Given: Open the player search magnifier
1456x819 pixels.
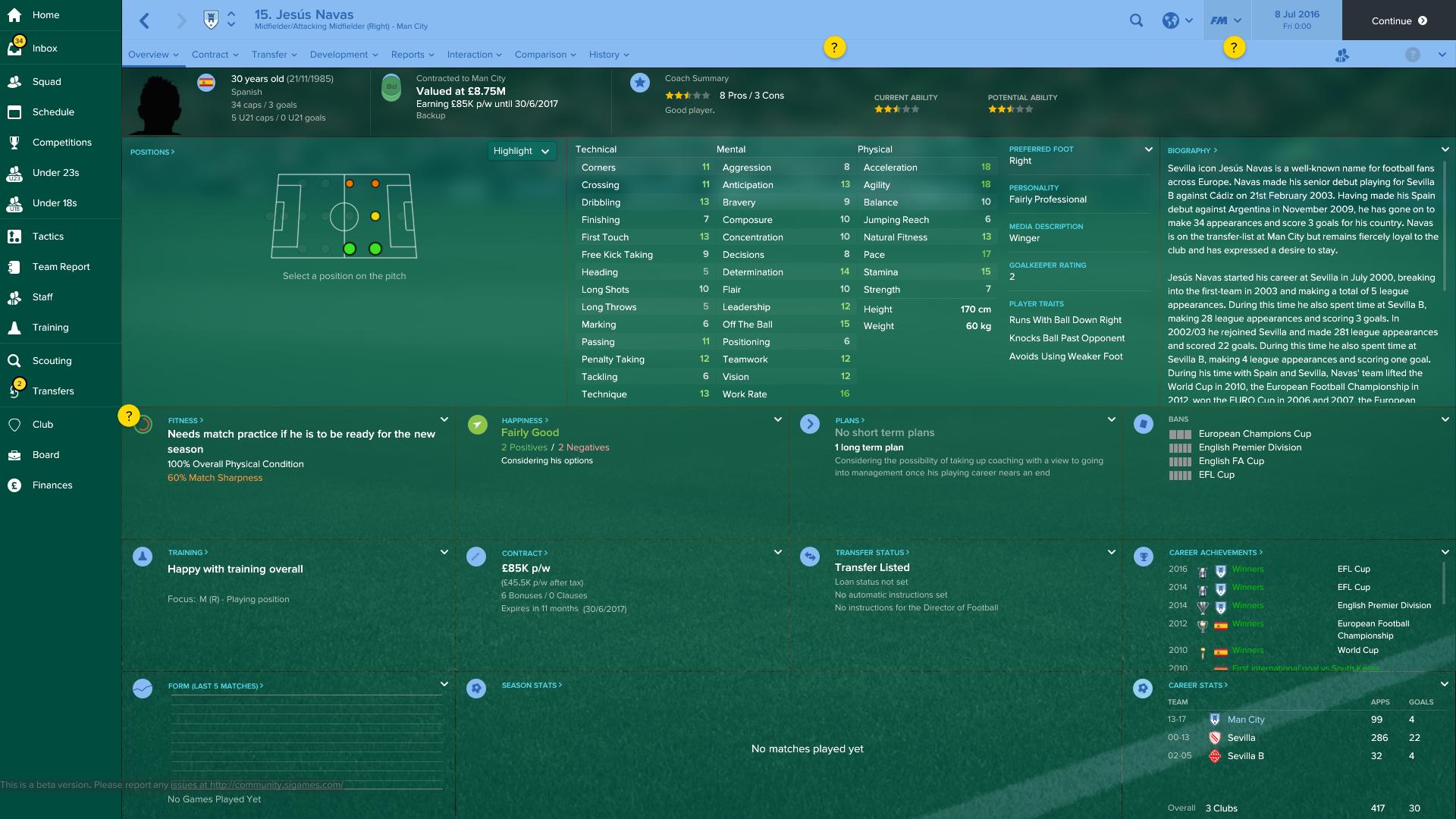Looking at the screenshot, I should [x=1136, y=20].
